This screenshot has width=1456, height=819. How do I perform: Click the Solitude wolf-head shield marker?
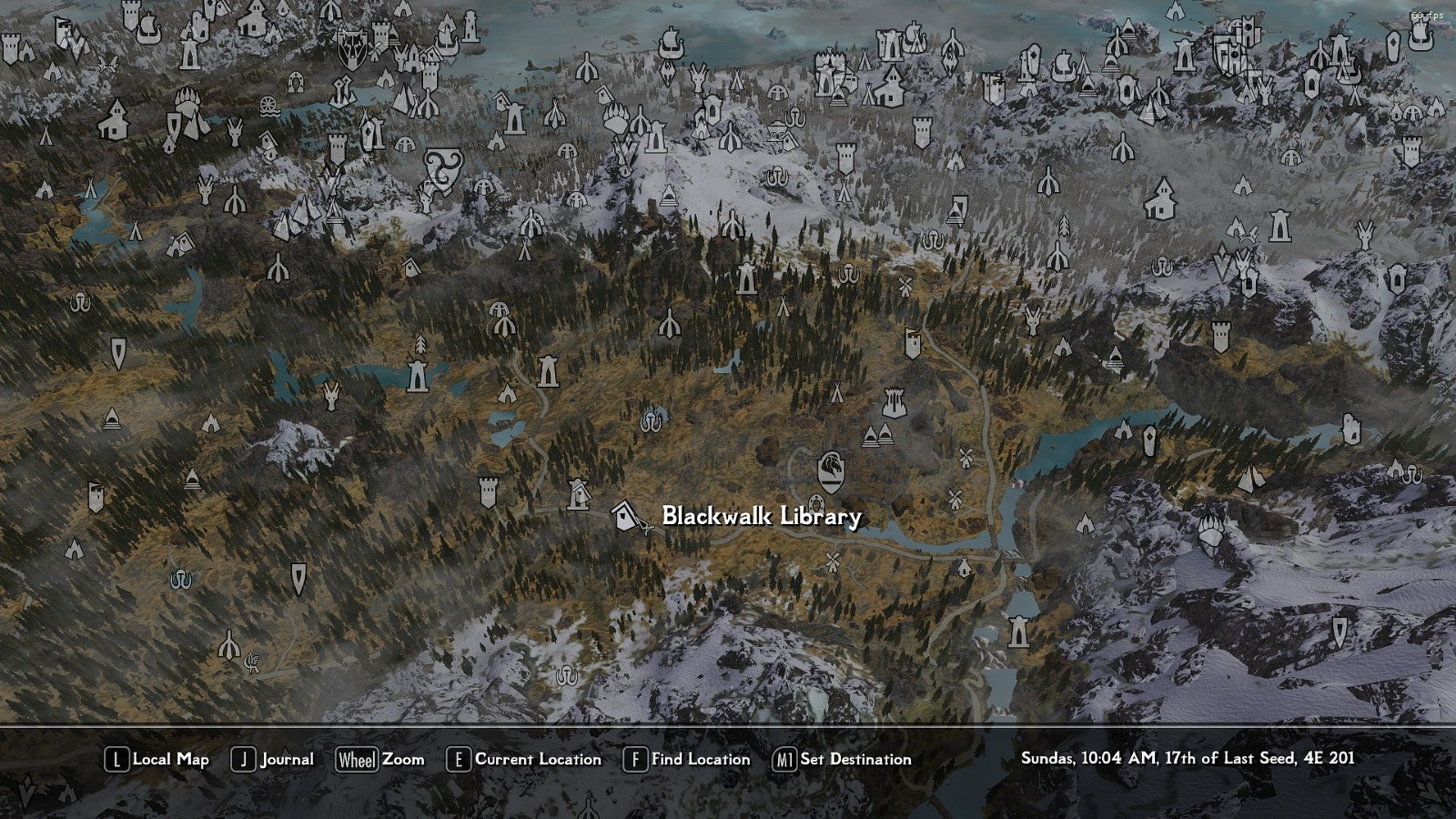(351, 48)
